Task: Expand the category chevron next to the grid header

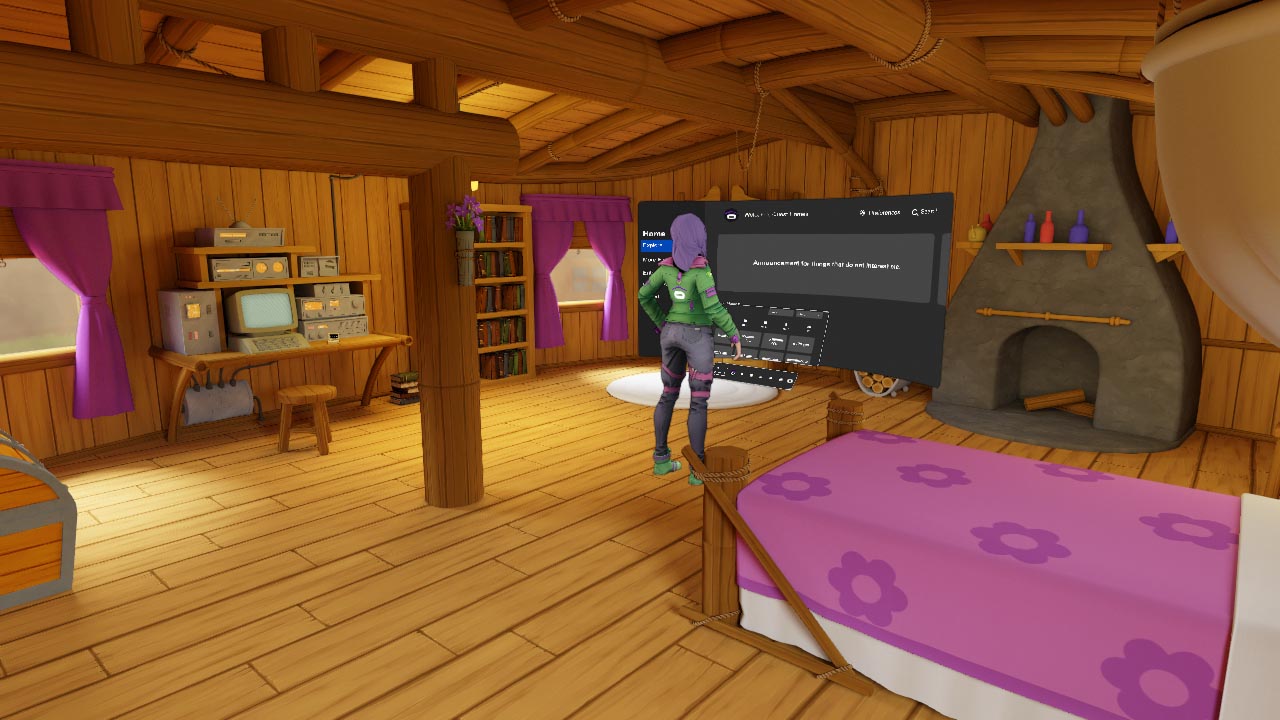Action: click(x=738, y=304)
